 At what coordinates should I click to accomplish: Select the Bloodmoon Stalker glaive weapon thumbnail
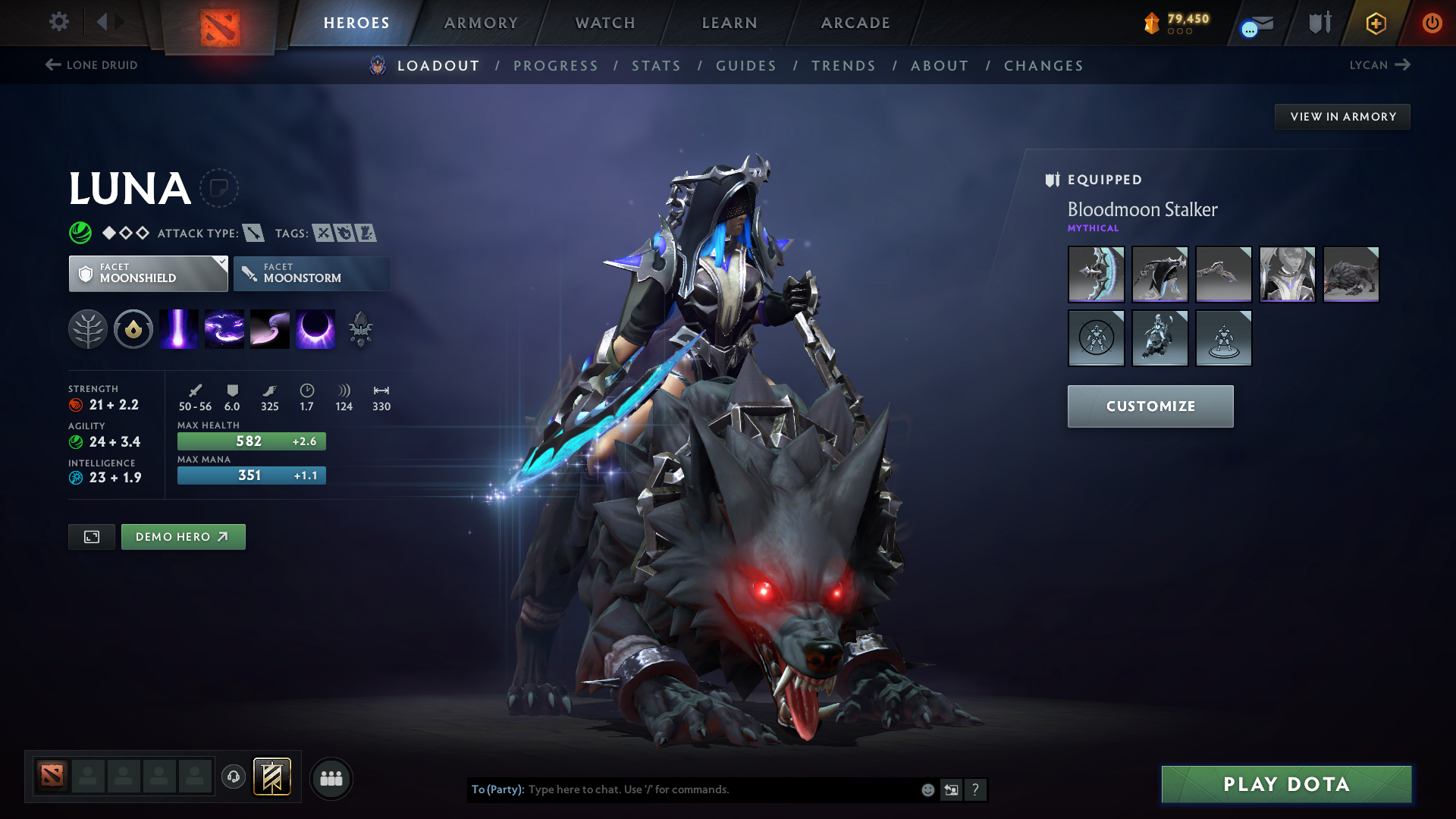pos(1096,275)
